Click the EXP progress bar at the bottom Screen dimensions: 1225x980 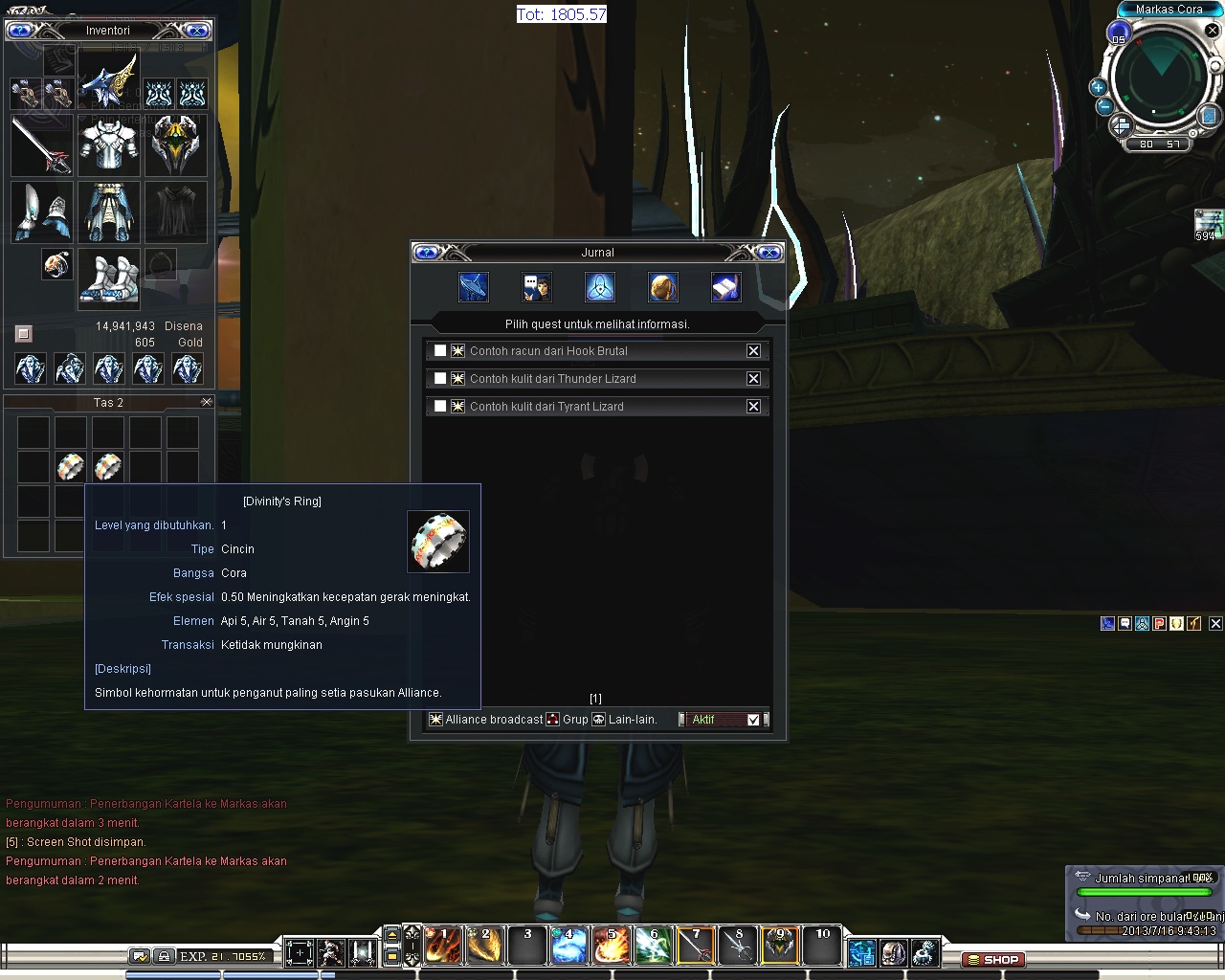pyautogui.click(x=222, y=954)
